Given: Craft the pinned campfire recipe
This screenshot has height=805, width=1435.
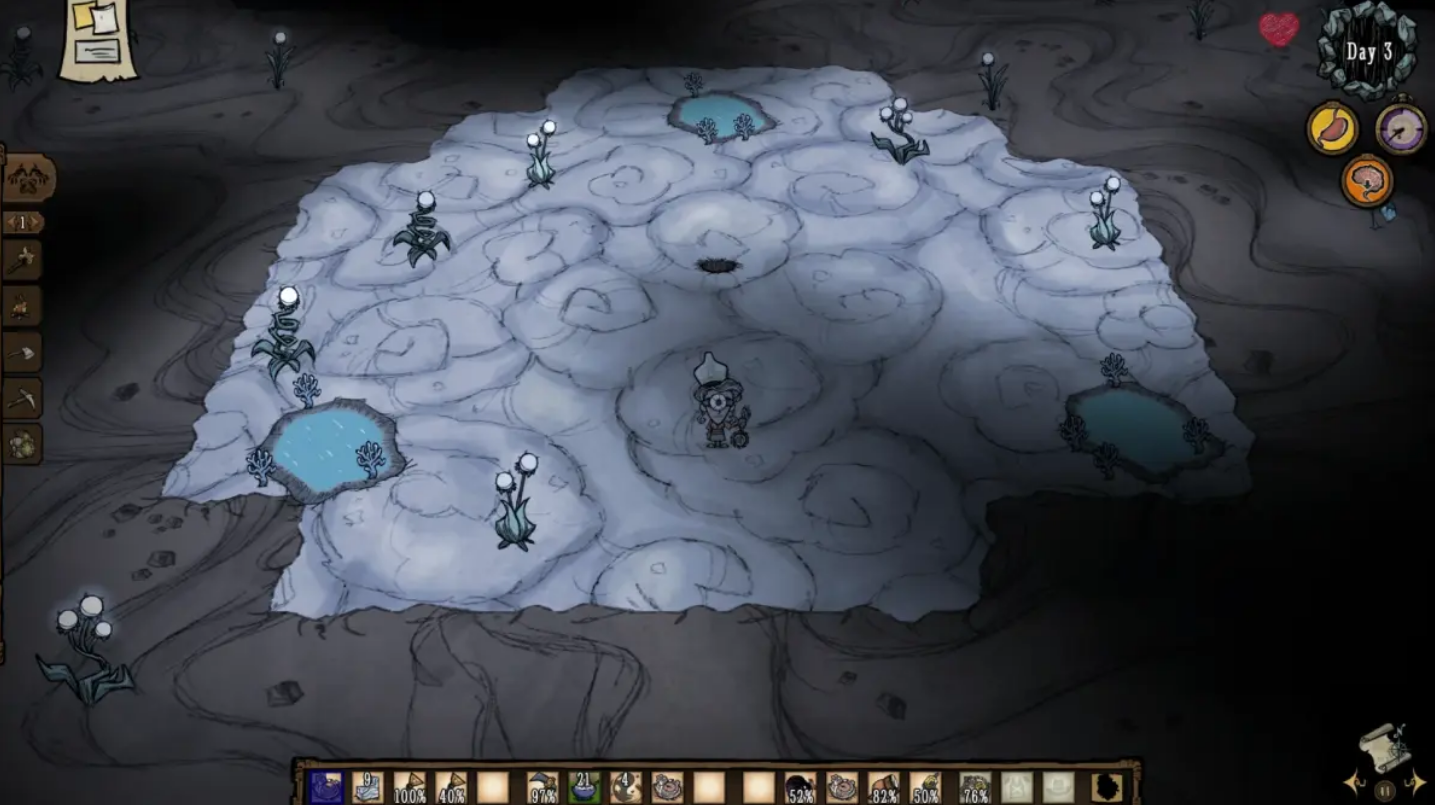Looking at the screenshot, I should [22, 307].
